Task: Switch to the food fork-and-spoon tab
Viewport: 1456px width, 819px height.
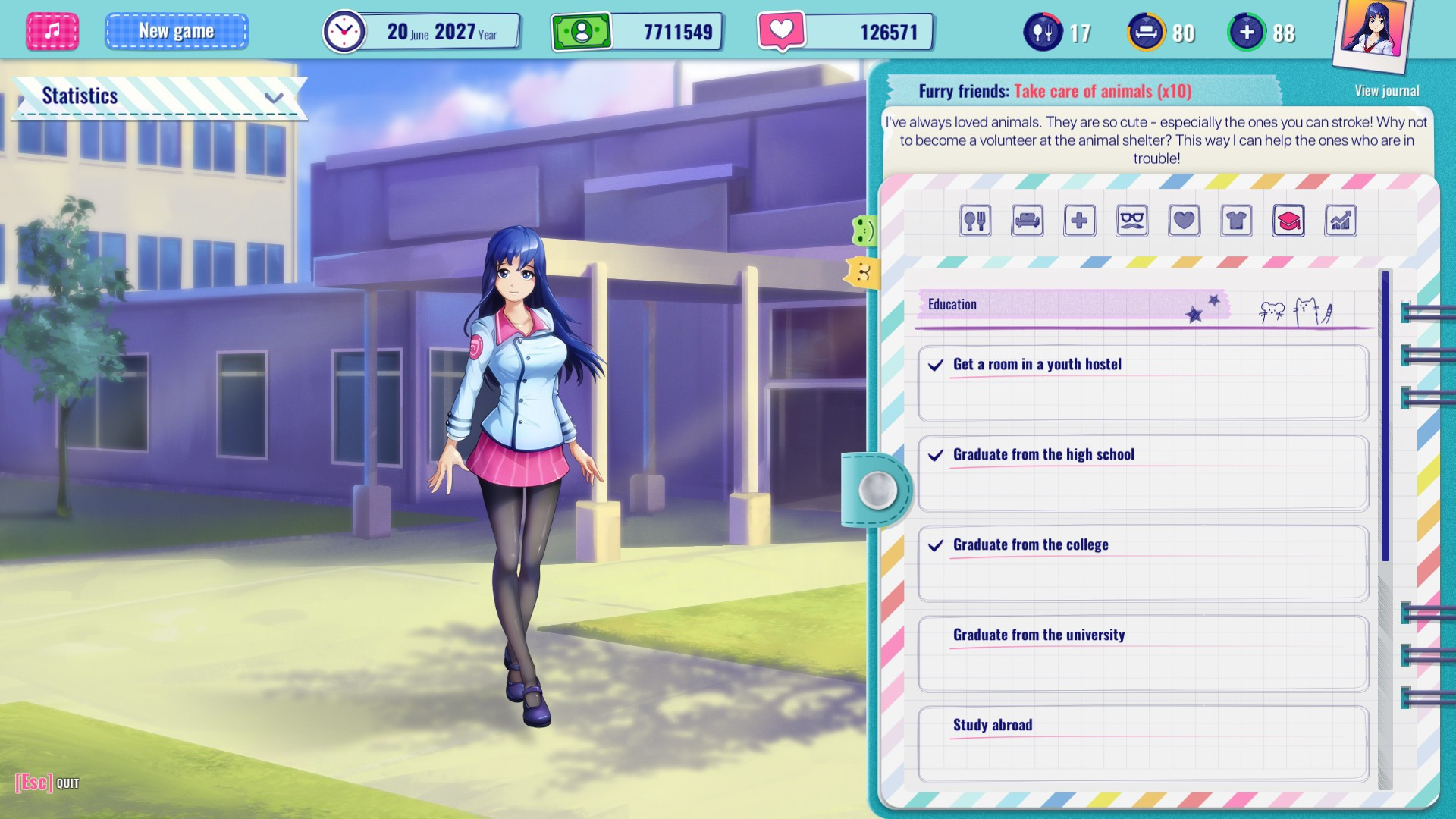Action: pos(974,221)
